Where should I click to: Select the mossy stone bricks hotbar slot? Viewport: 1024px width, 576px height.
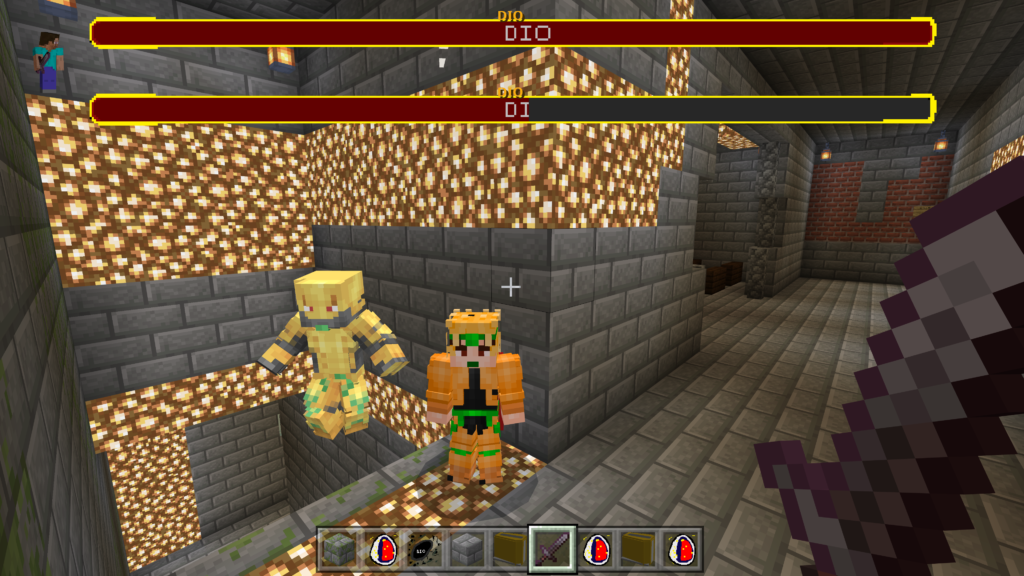click(x=339, y=549)
